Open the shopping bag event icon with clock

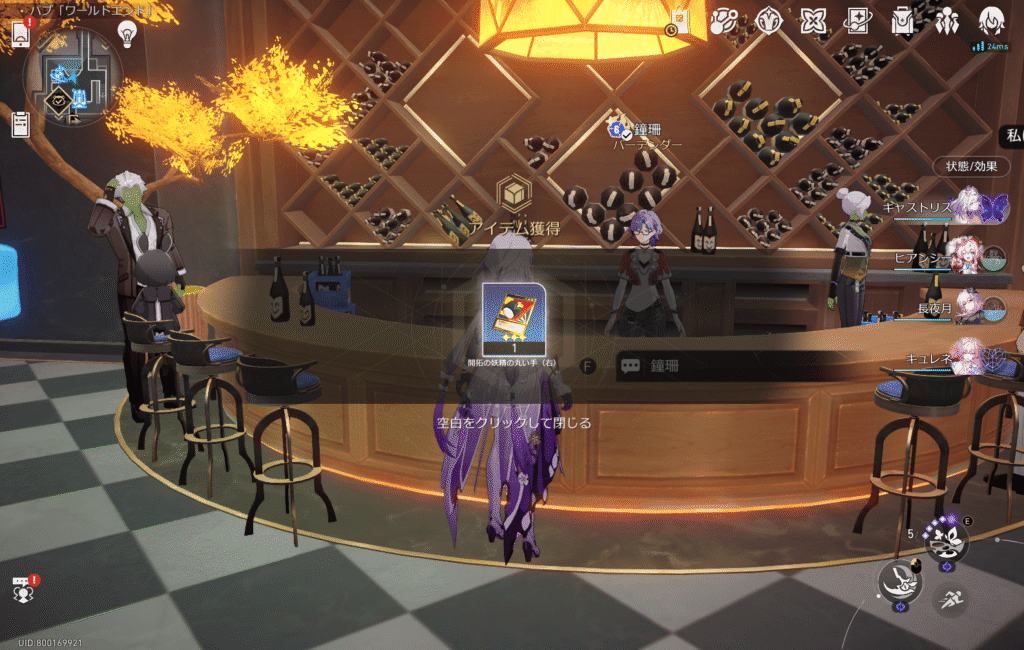[x=679, y=20]
